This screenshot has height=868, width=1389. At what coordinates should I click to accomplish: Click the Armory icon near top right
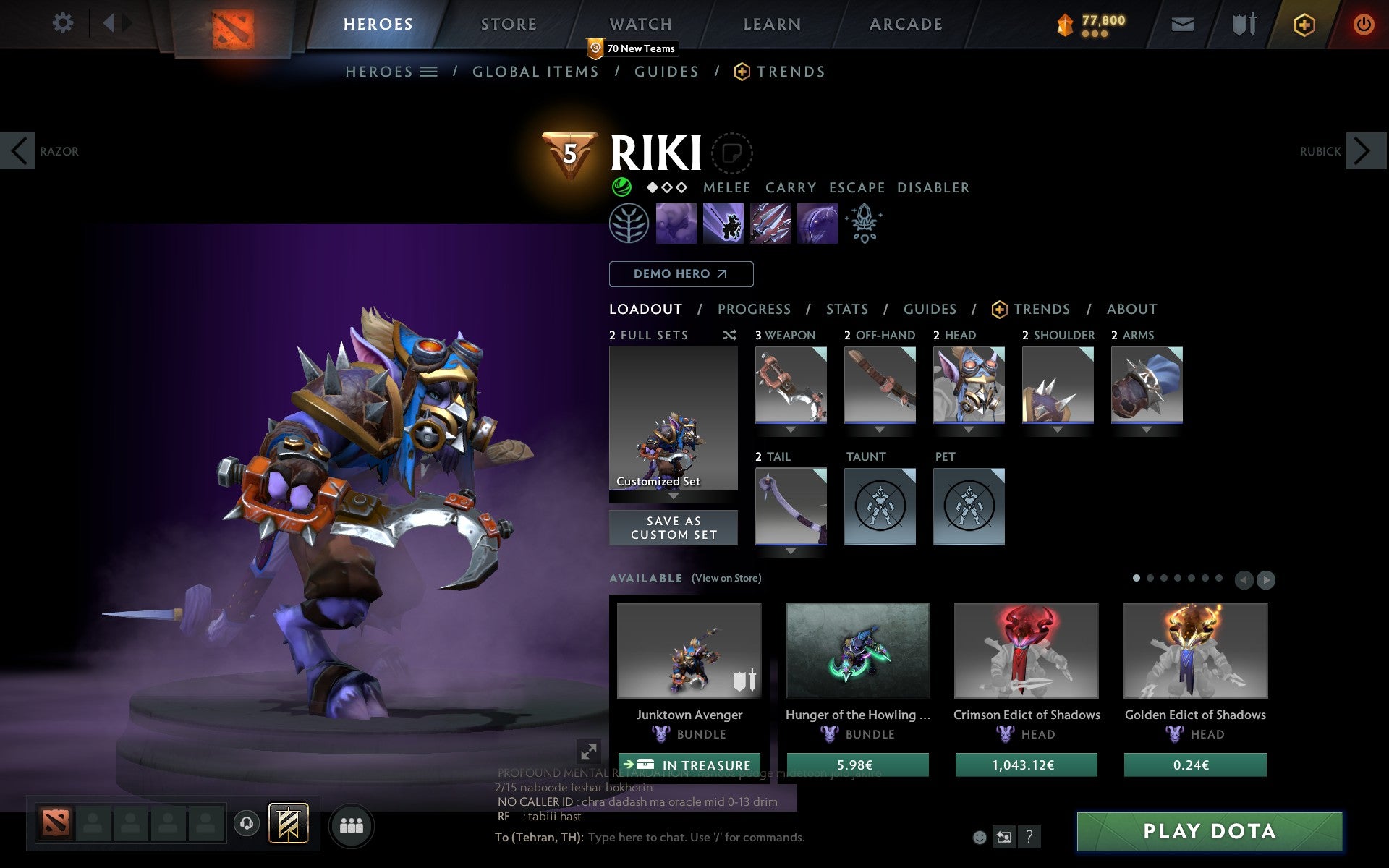click(1242, 23)
